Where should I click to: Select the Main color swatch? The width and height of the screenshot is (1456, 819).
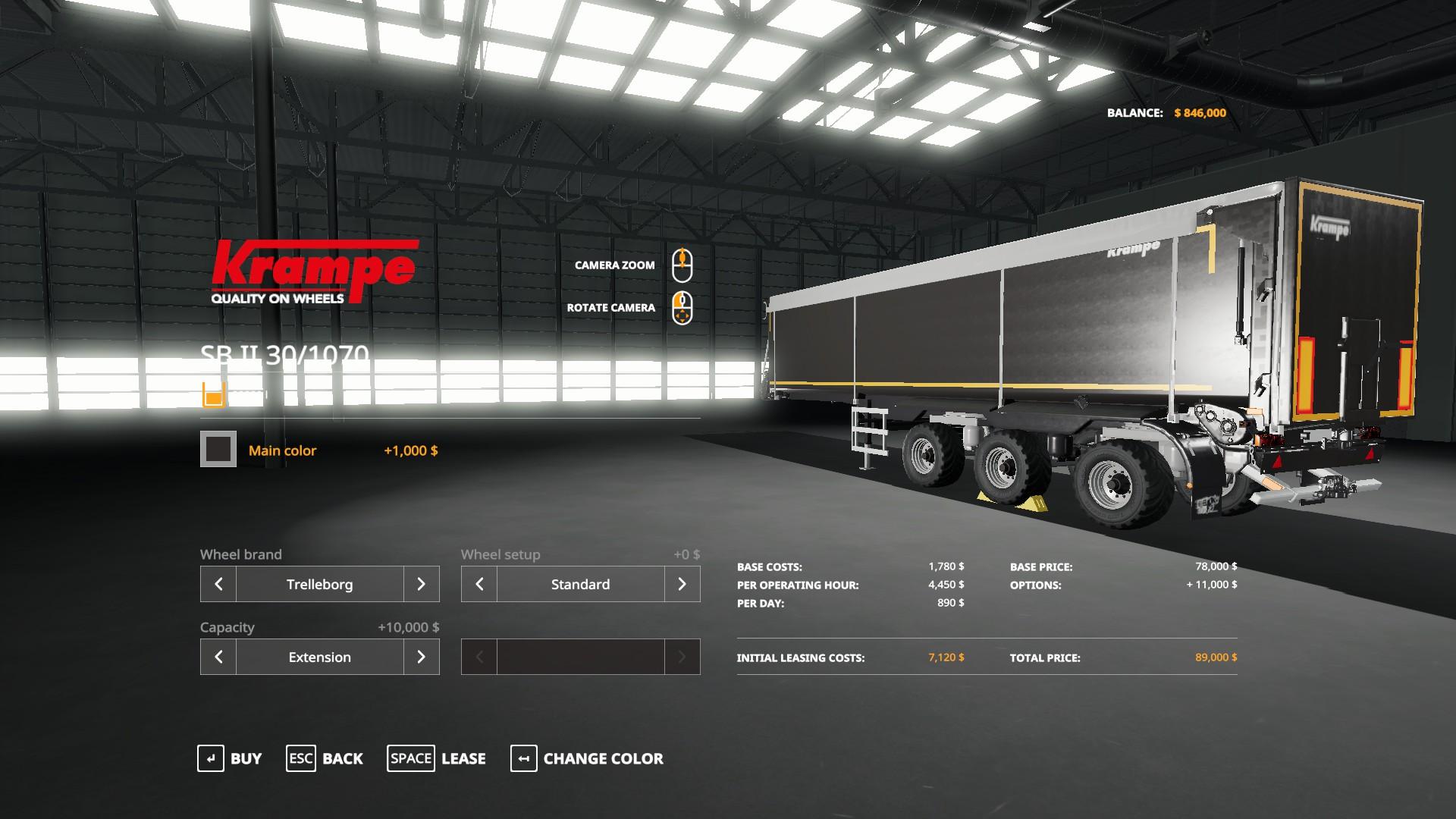[218, 450]
